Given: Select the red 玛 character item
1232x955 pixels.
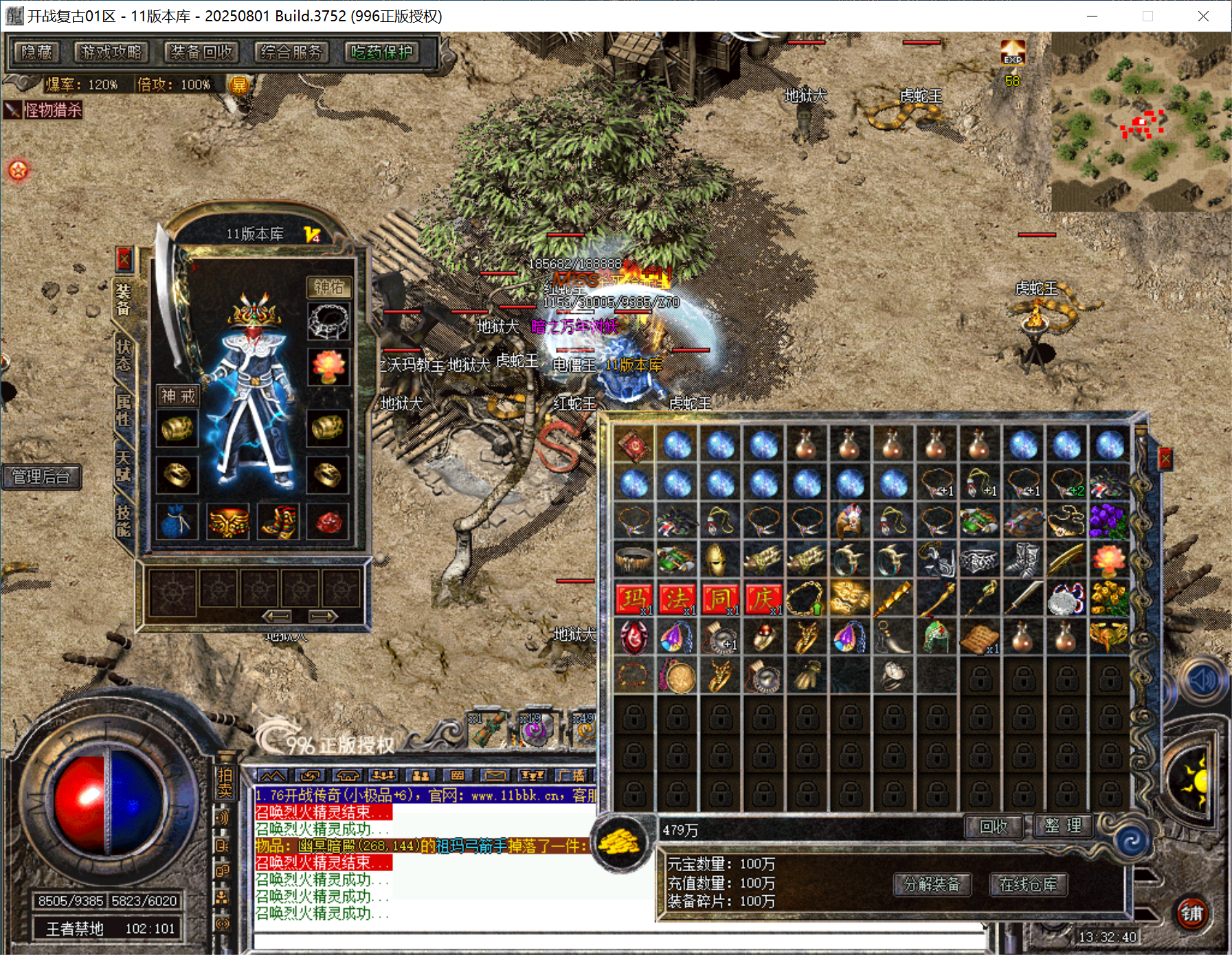Looking at the screenshot, I should click(634, 599).
